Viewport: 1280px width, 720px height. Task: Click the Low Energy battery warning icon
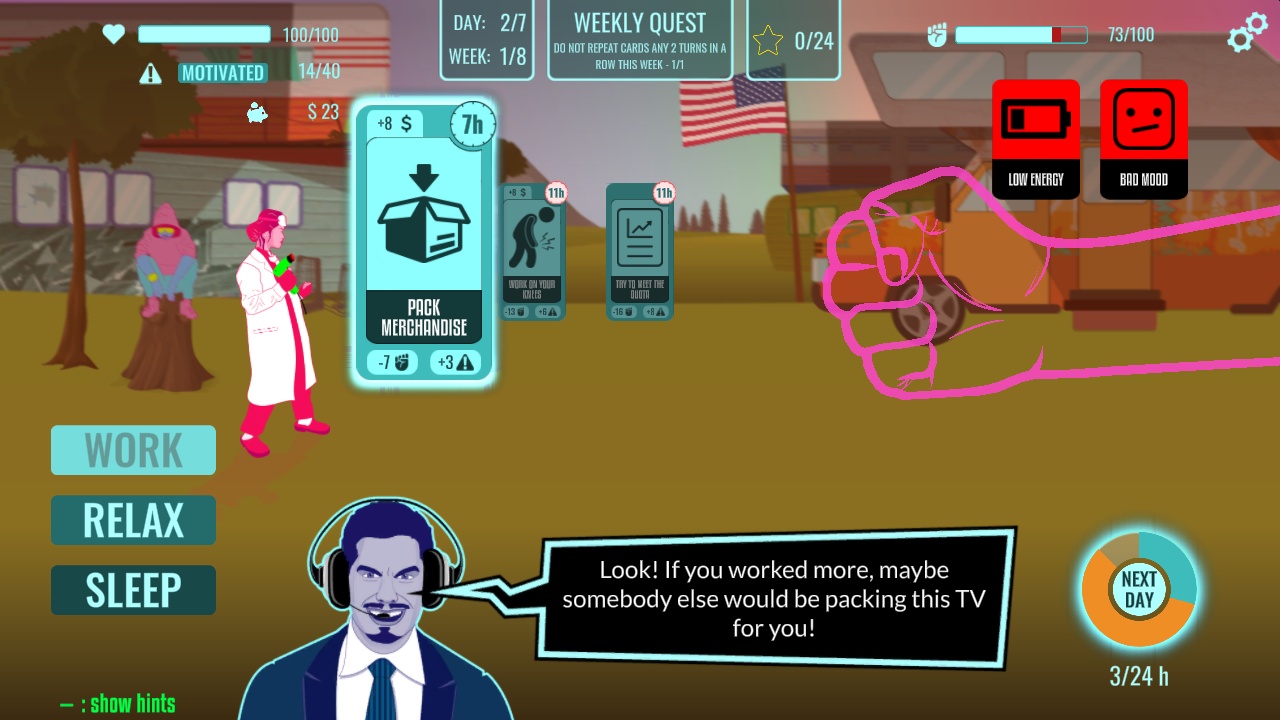click(1036, 138)
